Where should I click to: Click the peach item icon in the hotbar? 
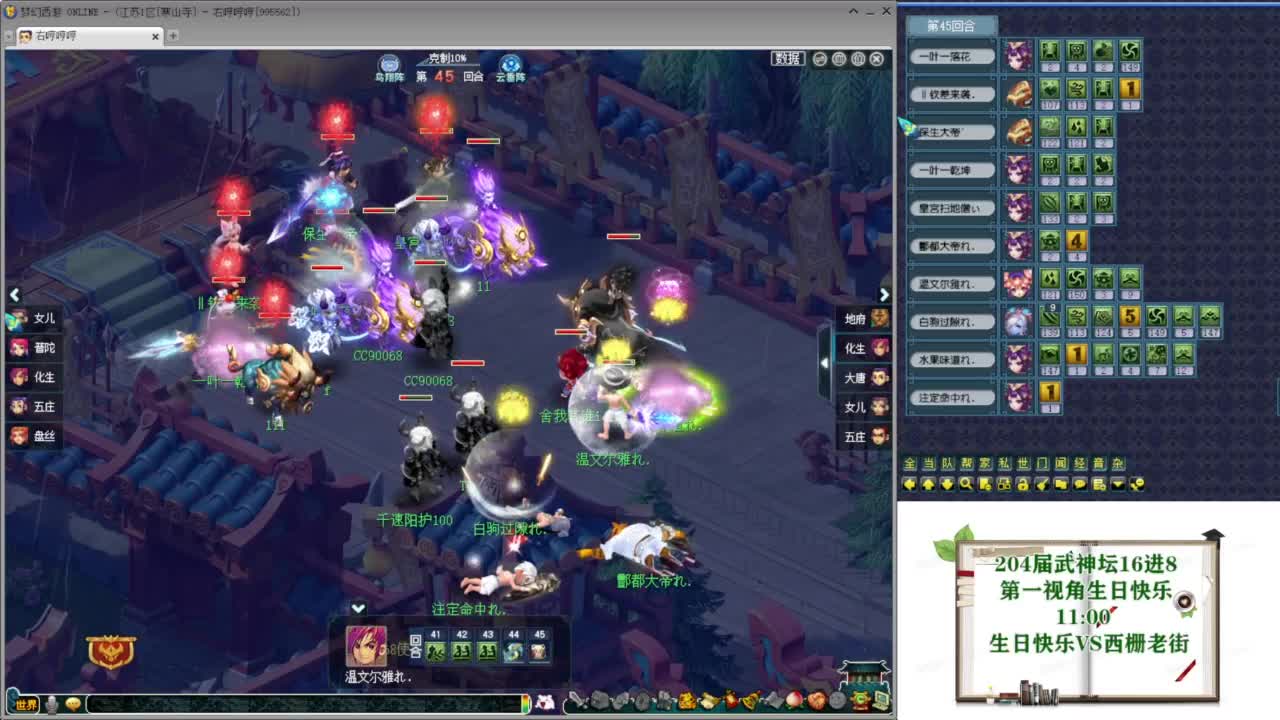point(793,702)
